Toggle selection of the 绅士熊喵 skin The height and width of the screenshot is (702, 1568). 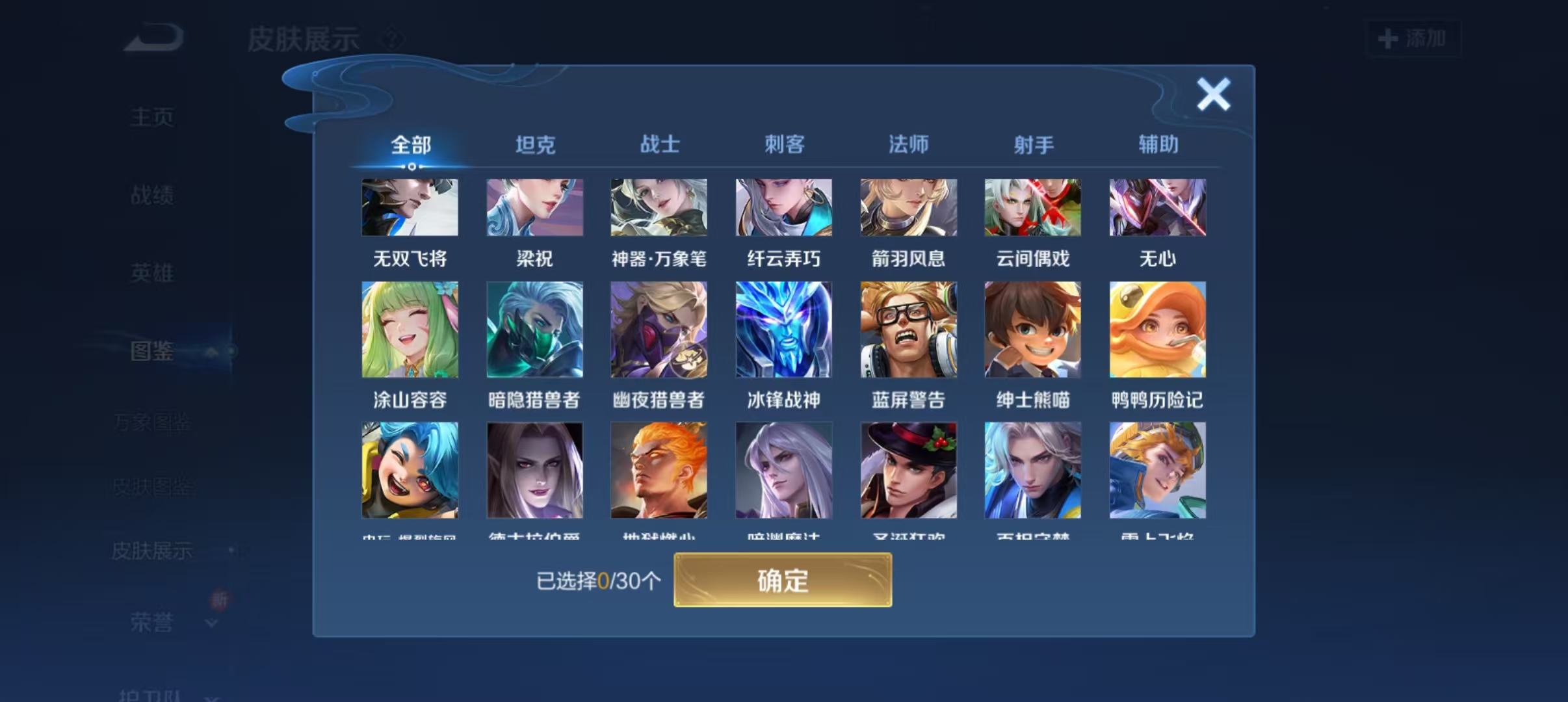click(x=1032, y=330)
